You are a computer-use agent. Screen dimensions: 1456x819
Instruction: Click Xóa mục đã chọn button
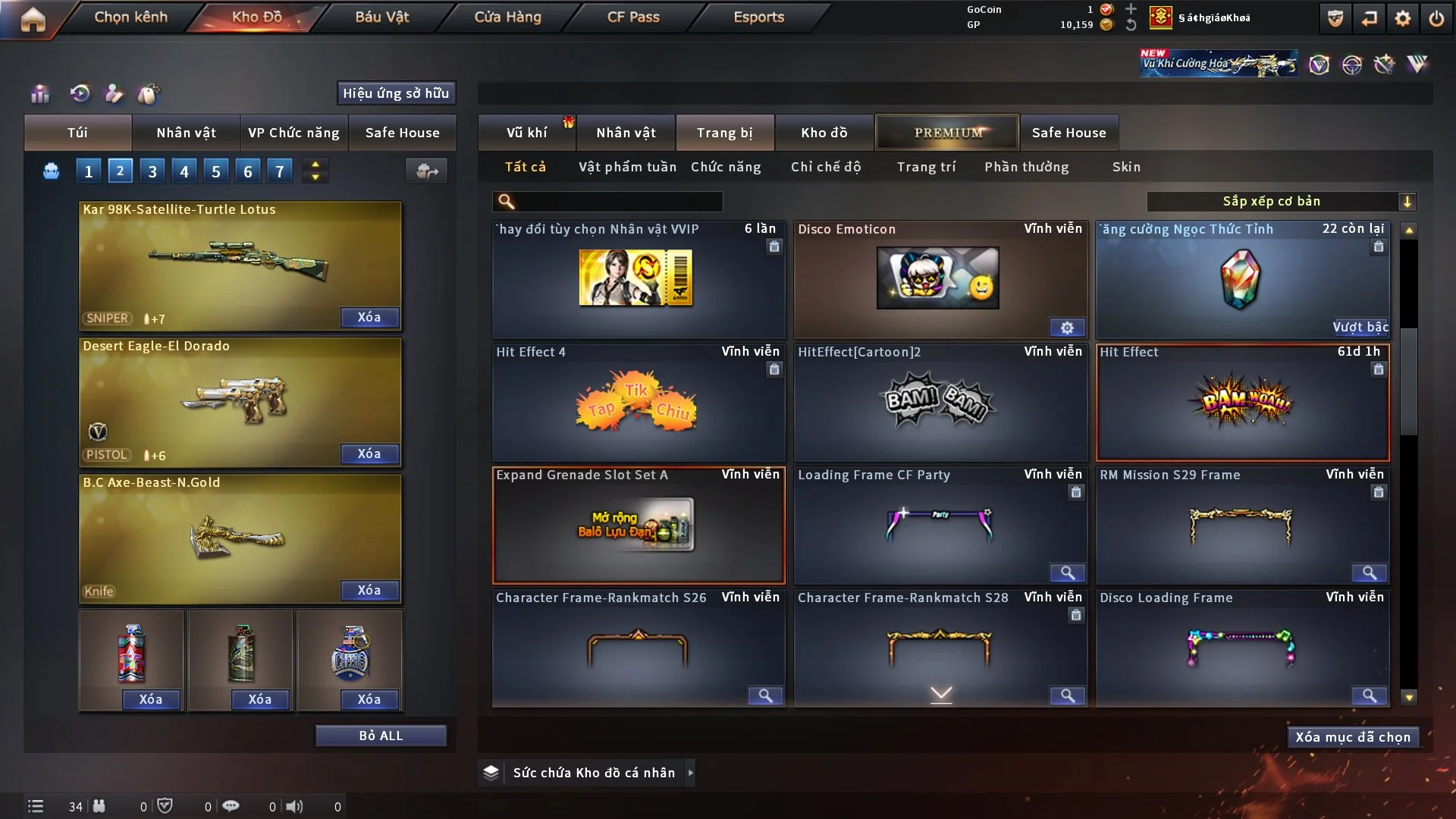(1352, 737)
